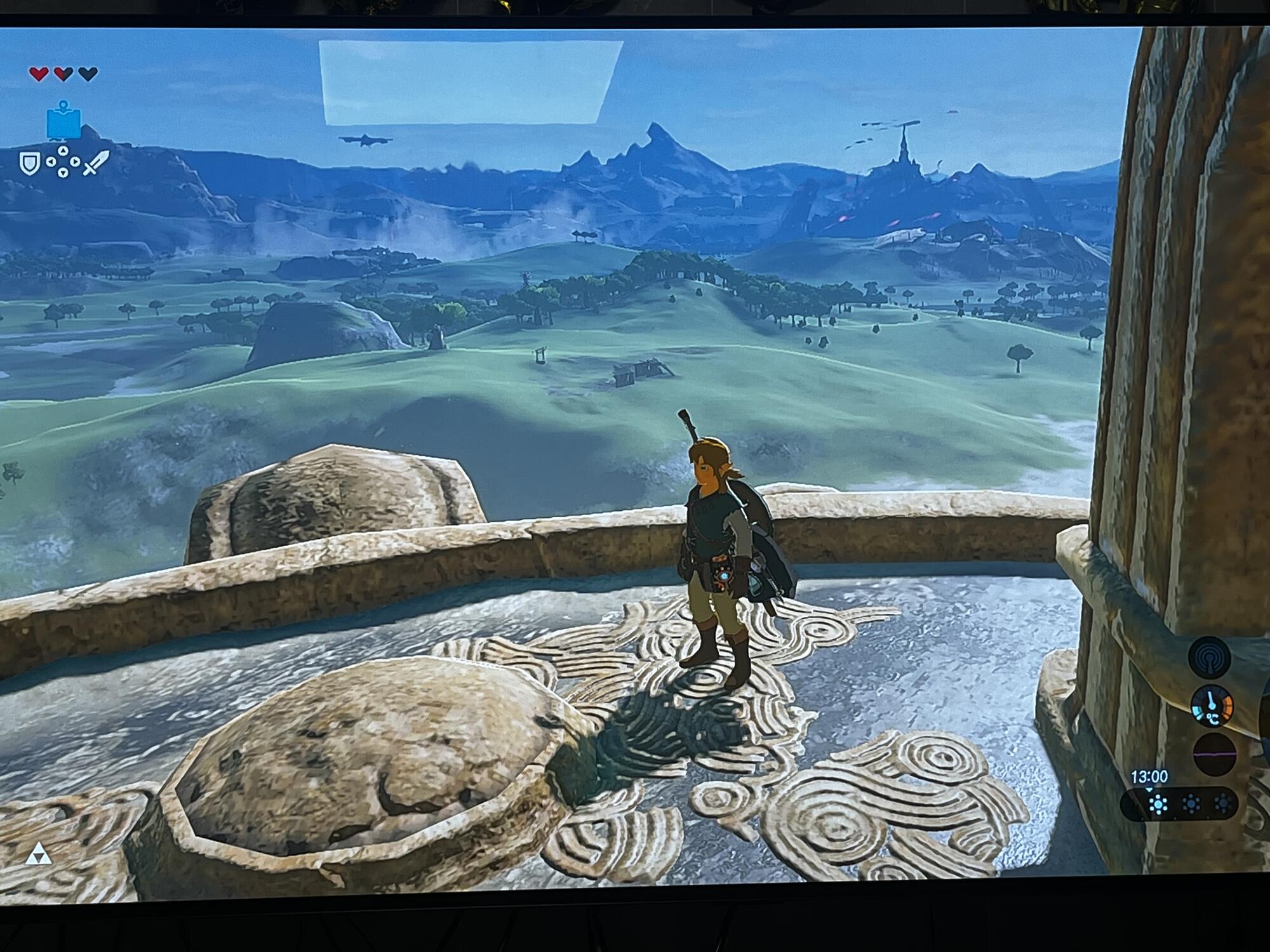This screenshot has width=1270, height=952.
Task: Select the blue Sheikah rune icon
Action: [63, 121]
